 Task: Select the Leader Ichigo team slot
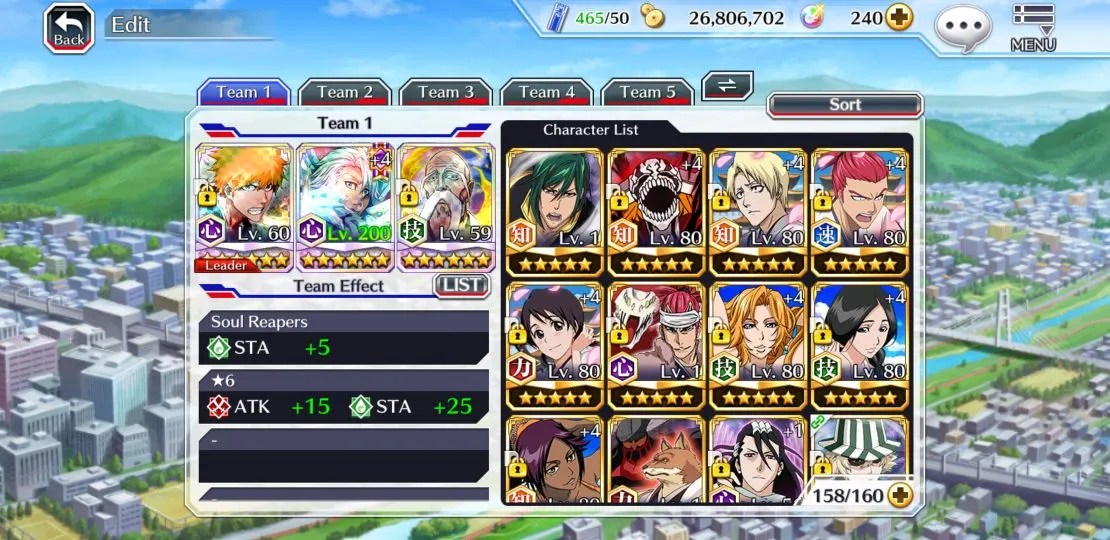tap(245, 207)
